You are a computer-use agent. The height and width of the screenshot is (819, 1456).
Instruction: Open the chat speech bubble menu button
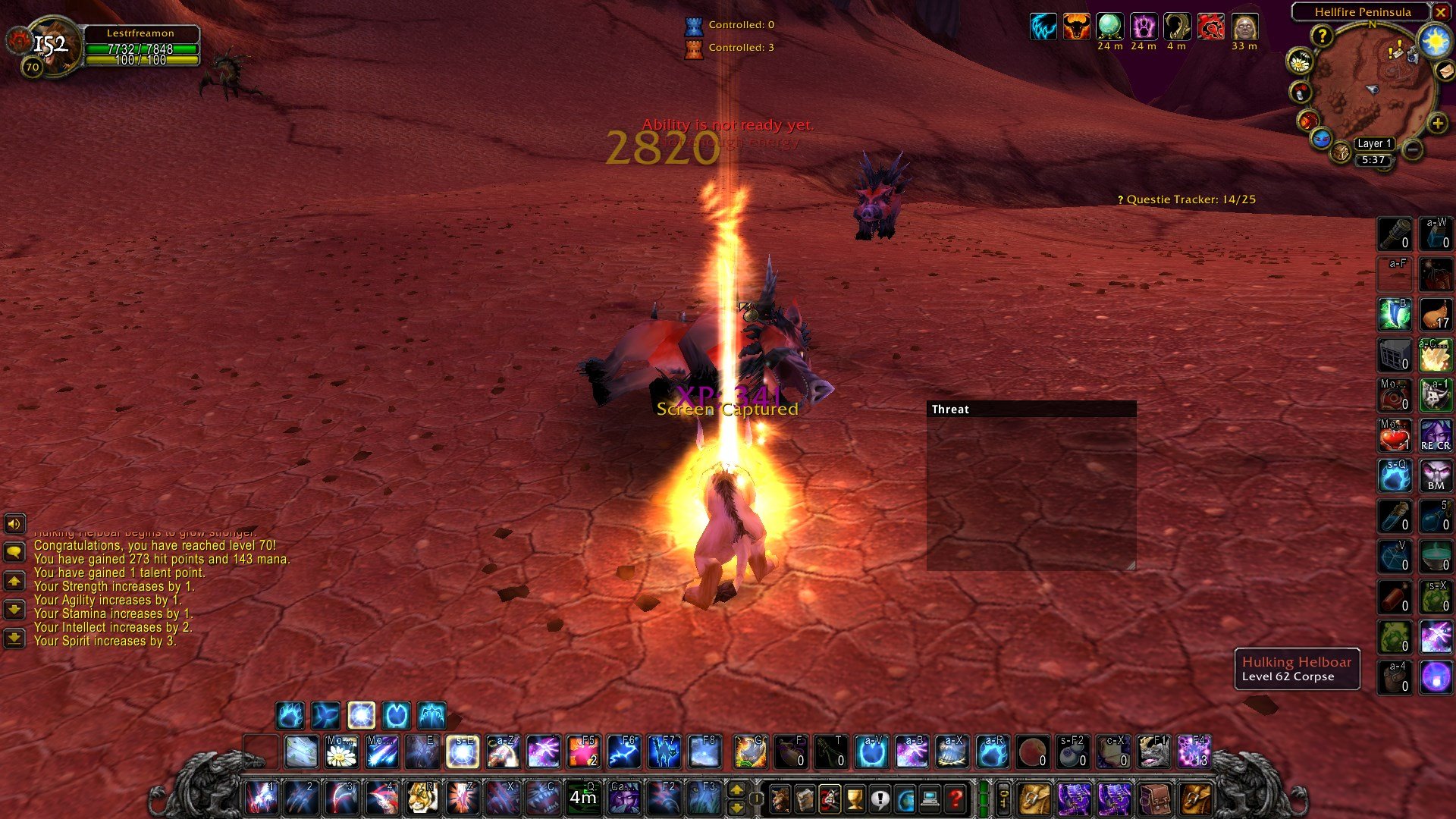tap(14, 552)
